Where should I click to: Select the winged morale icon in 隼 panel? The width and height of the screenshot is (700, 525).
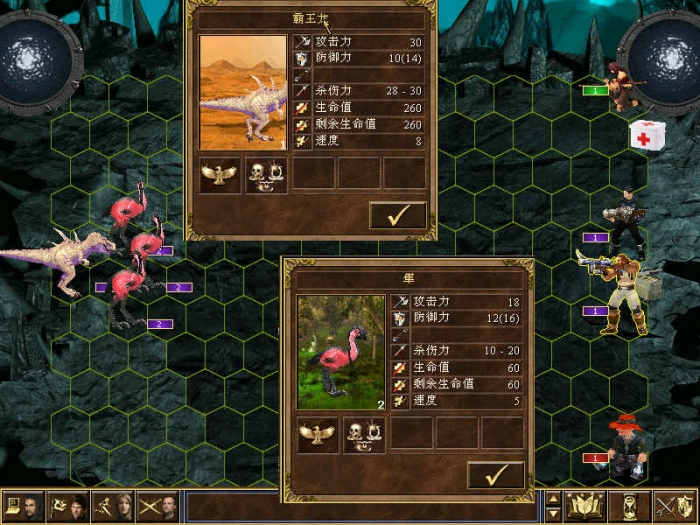click(318, 433)
